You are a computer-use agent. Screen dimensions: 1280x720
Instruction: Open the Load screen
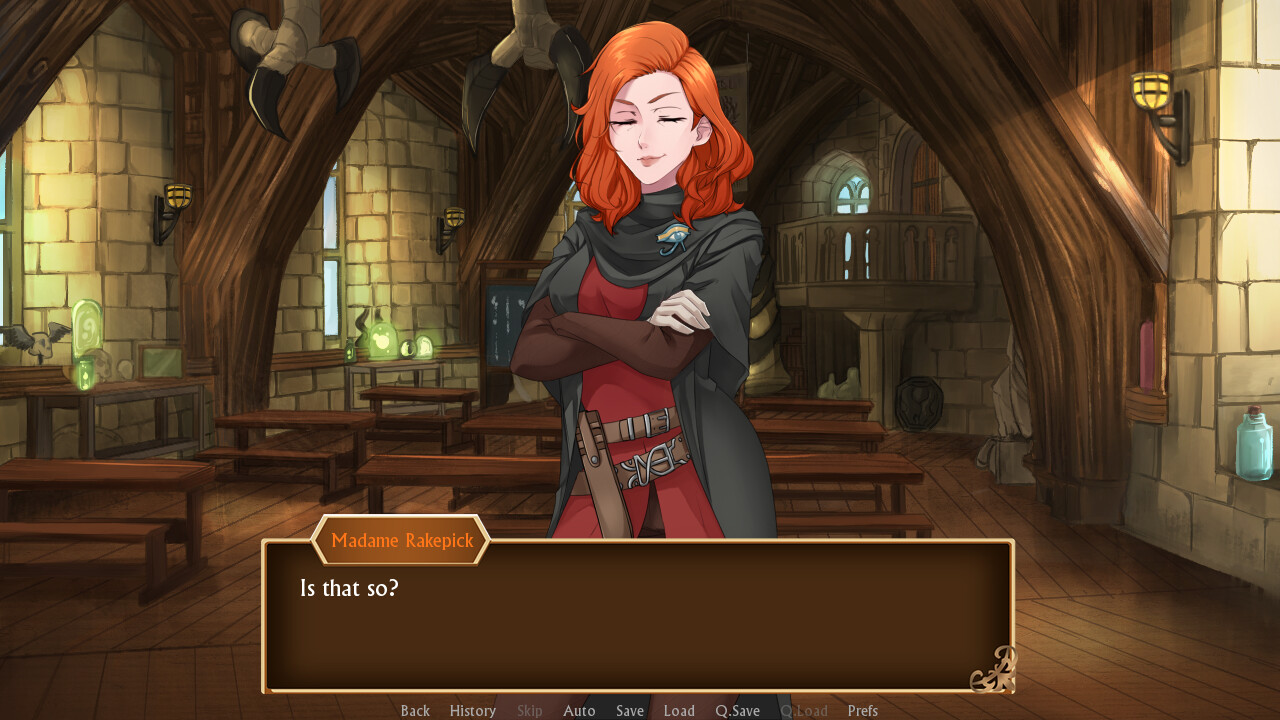click(x=679, y=710)
